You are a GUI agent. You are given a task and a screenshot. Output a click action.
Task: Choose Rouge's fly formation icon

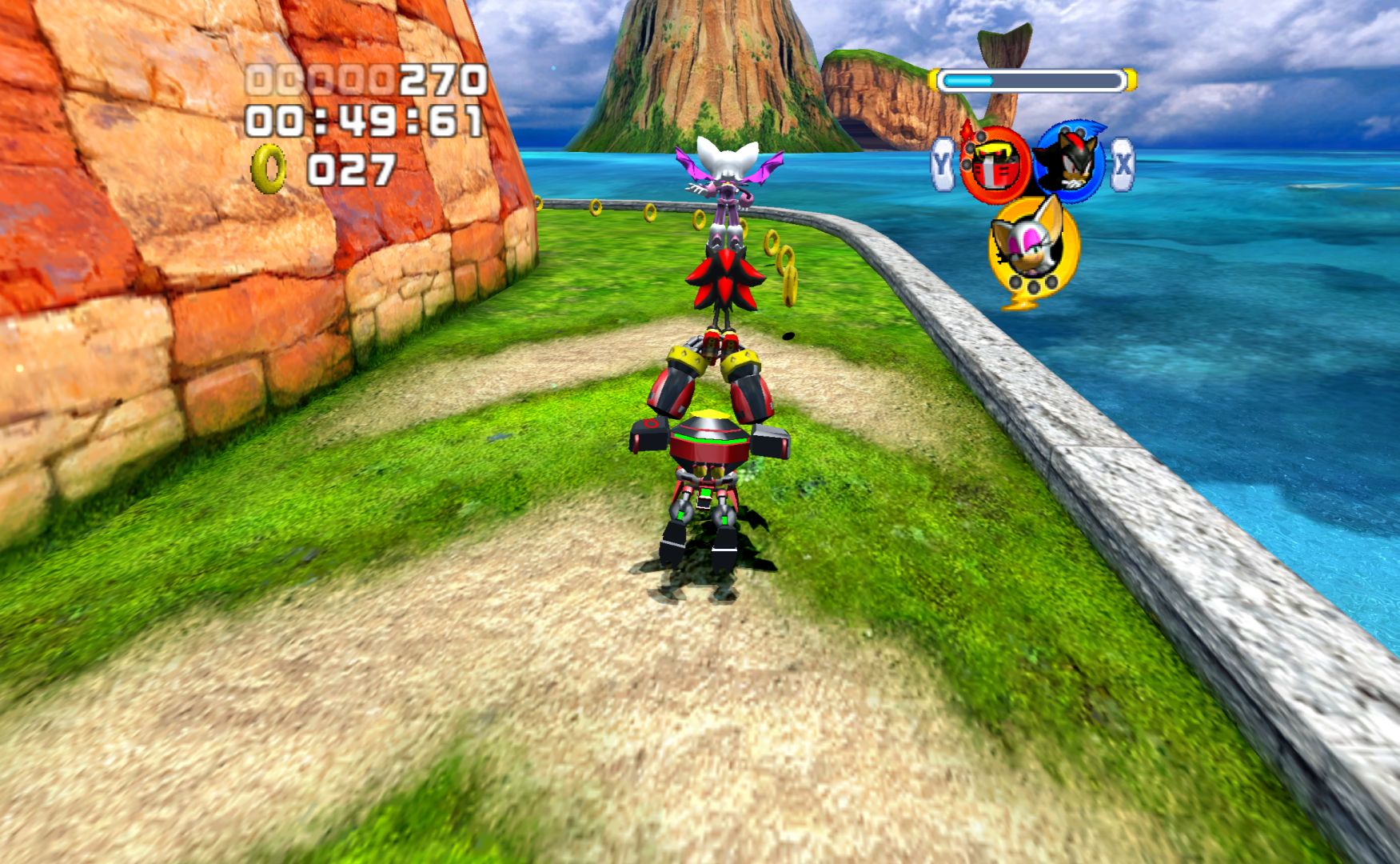(1032, 246)
